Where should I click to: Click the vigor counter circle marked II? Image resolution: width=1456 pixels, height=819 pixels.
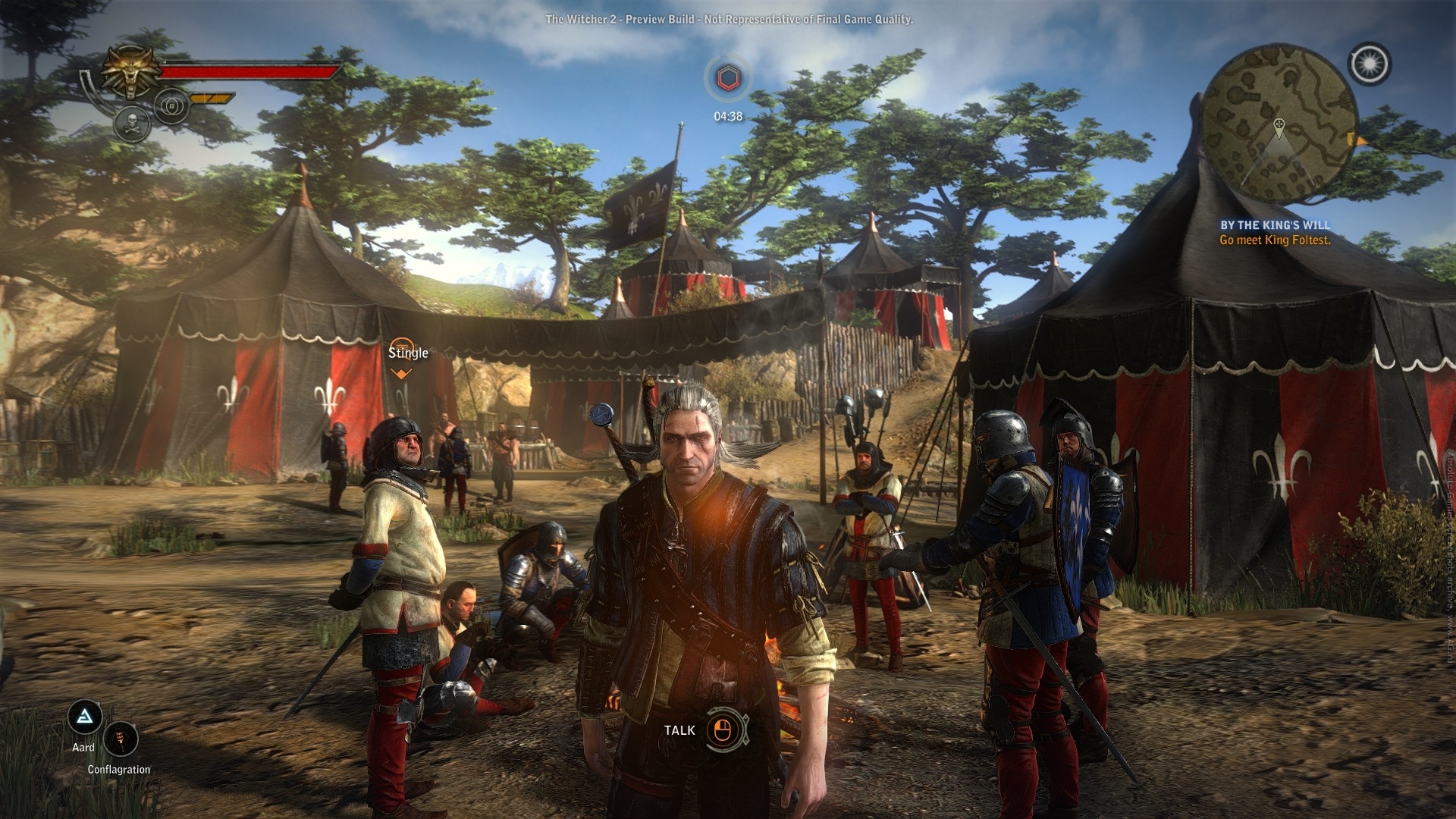tap(171, 107)
